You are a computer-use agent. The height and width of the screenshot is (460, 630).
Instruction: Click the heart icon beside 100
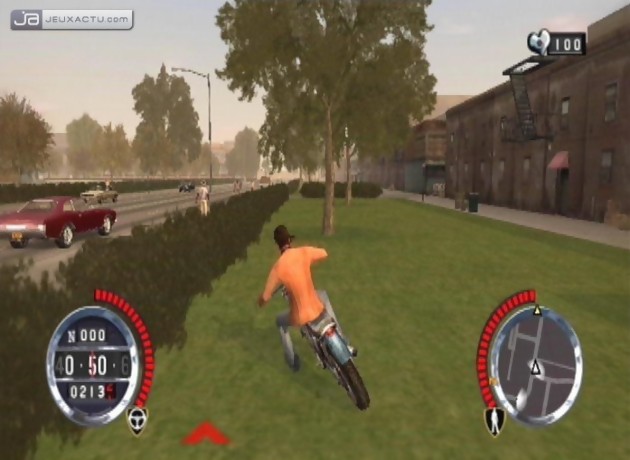pos(539,42)
